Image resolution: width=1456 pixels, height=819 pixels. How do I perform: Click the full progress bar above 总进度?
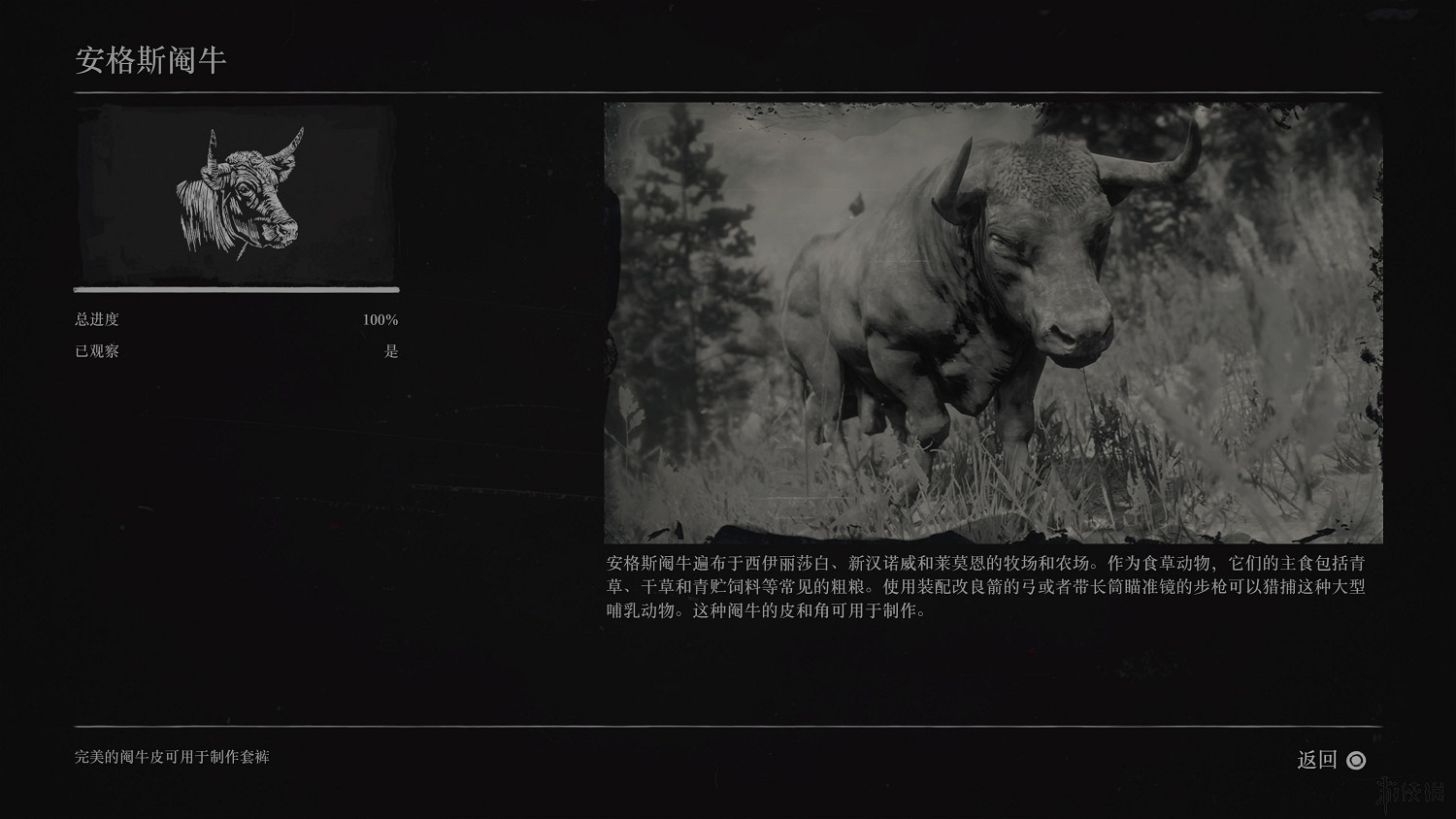pyautogui.click(x=236, y=289)
